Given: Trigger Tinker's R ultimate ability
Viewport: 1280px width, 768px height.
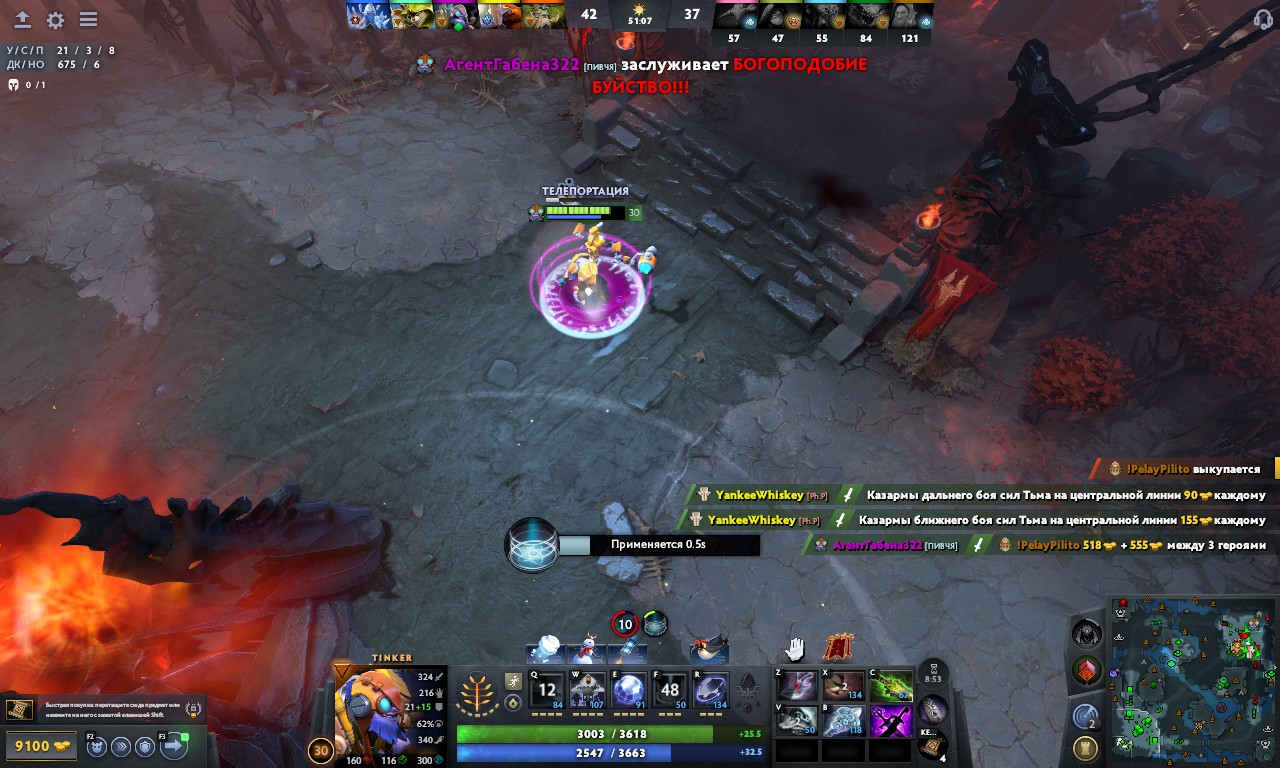Looking at the screenshot, I should pyautogui.click(x=711, y=690).
